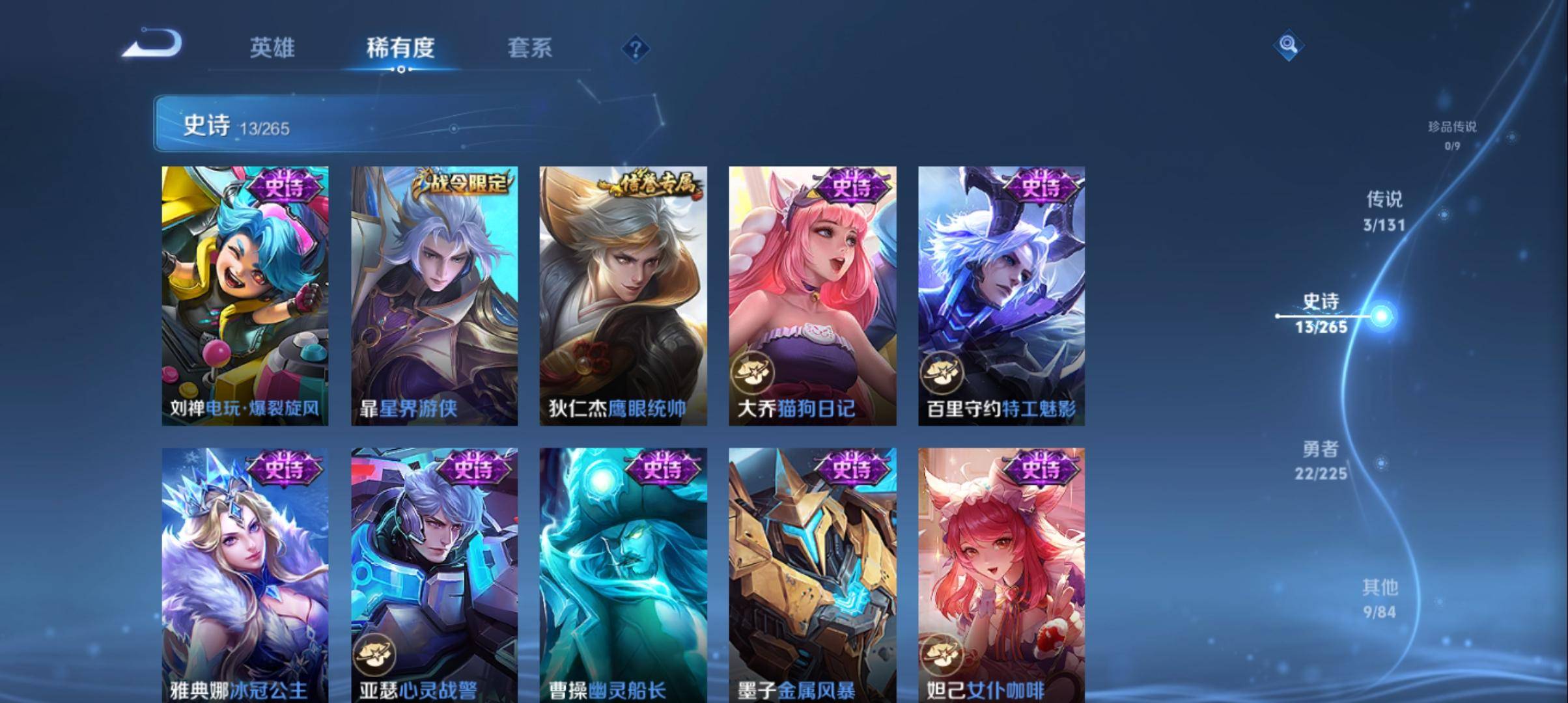Choose 大乔 猫狗日记 skin card
The width and height of the screenshot is (1568, 703).
click(812, 296)
